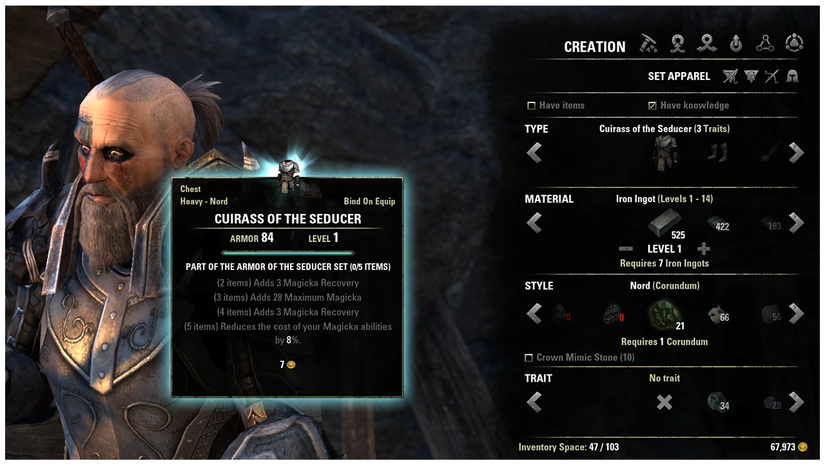The width and height of the screenshot is (825, 464).
Task: Cycle to the next material
Action: click(796, 222)
